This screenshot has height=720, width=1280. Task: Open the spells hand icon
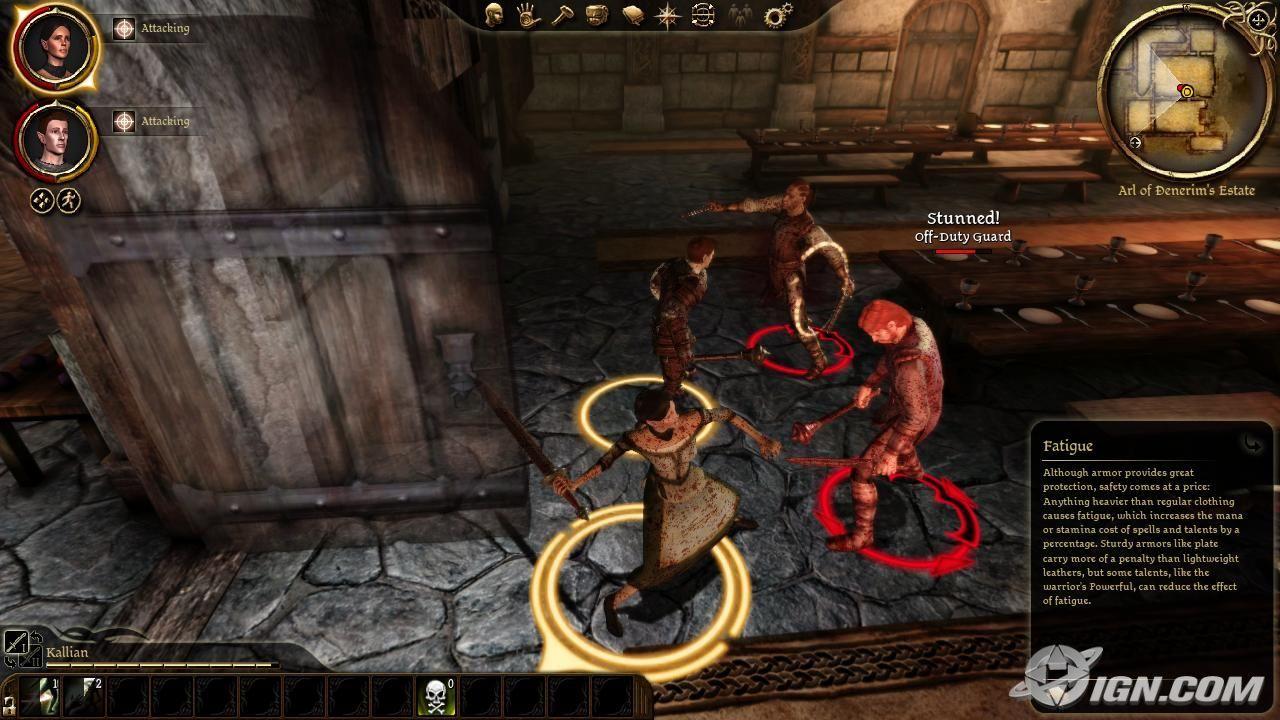point(527,15)
